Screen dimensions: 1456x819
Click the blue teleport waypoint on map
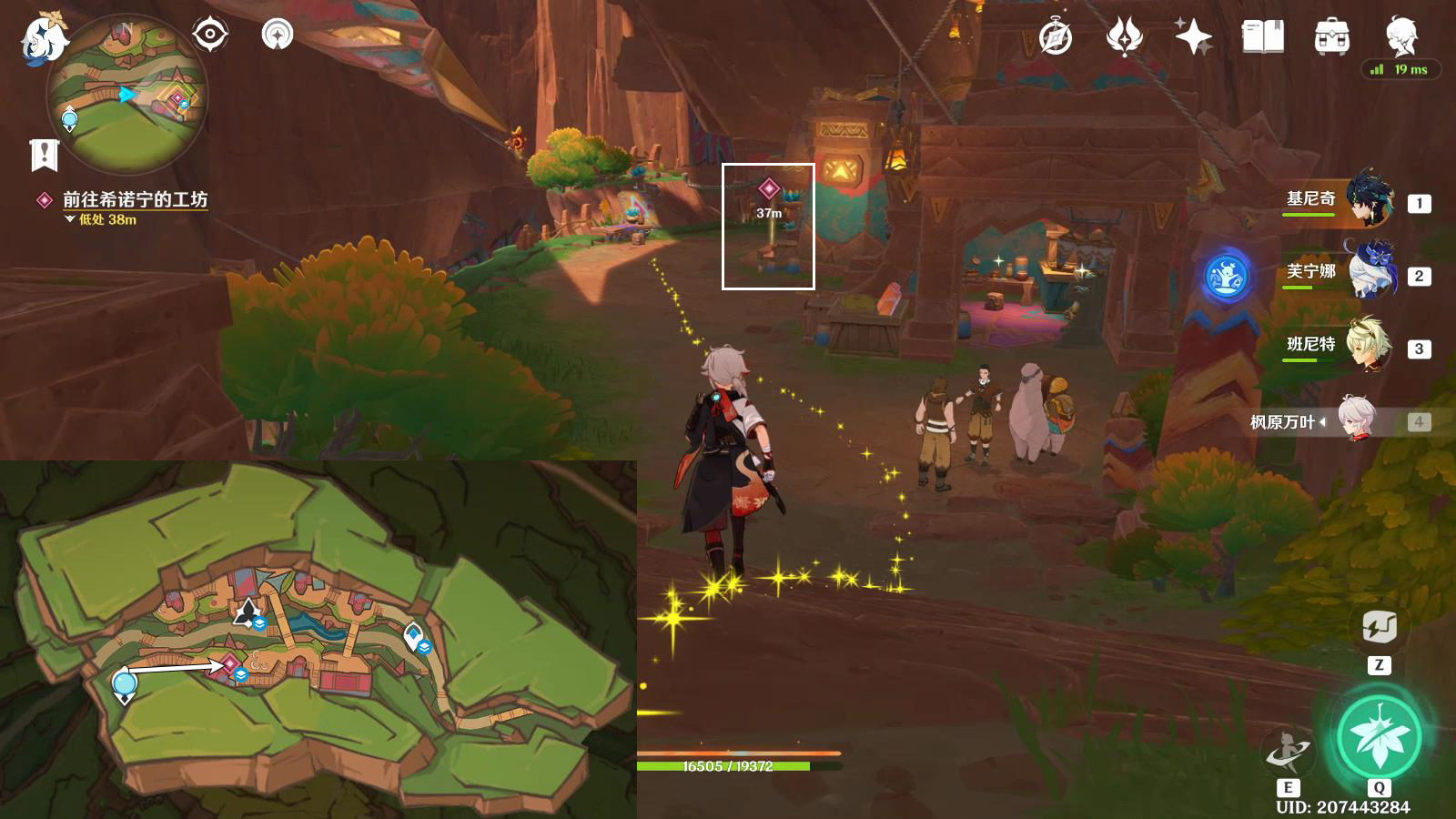(x=125, y=683)
